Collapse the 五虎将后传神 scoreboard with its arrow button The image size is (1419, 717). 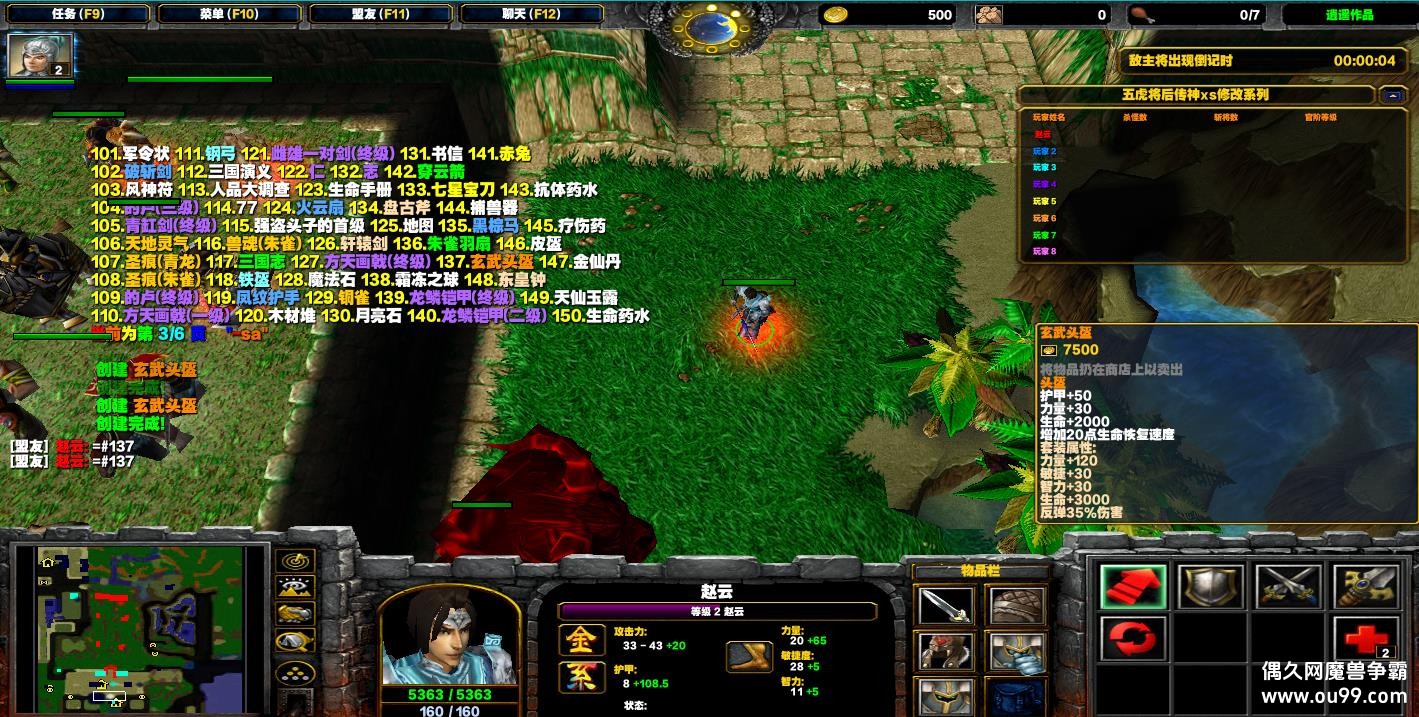point(1391,95)
